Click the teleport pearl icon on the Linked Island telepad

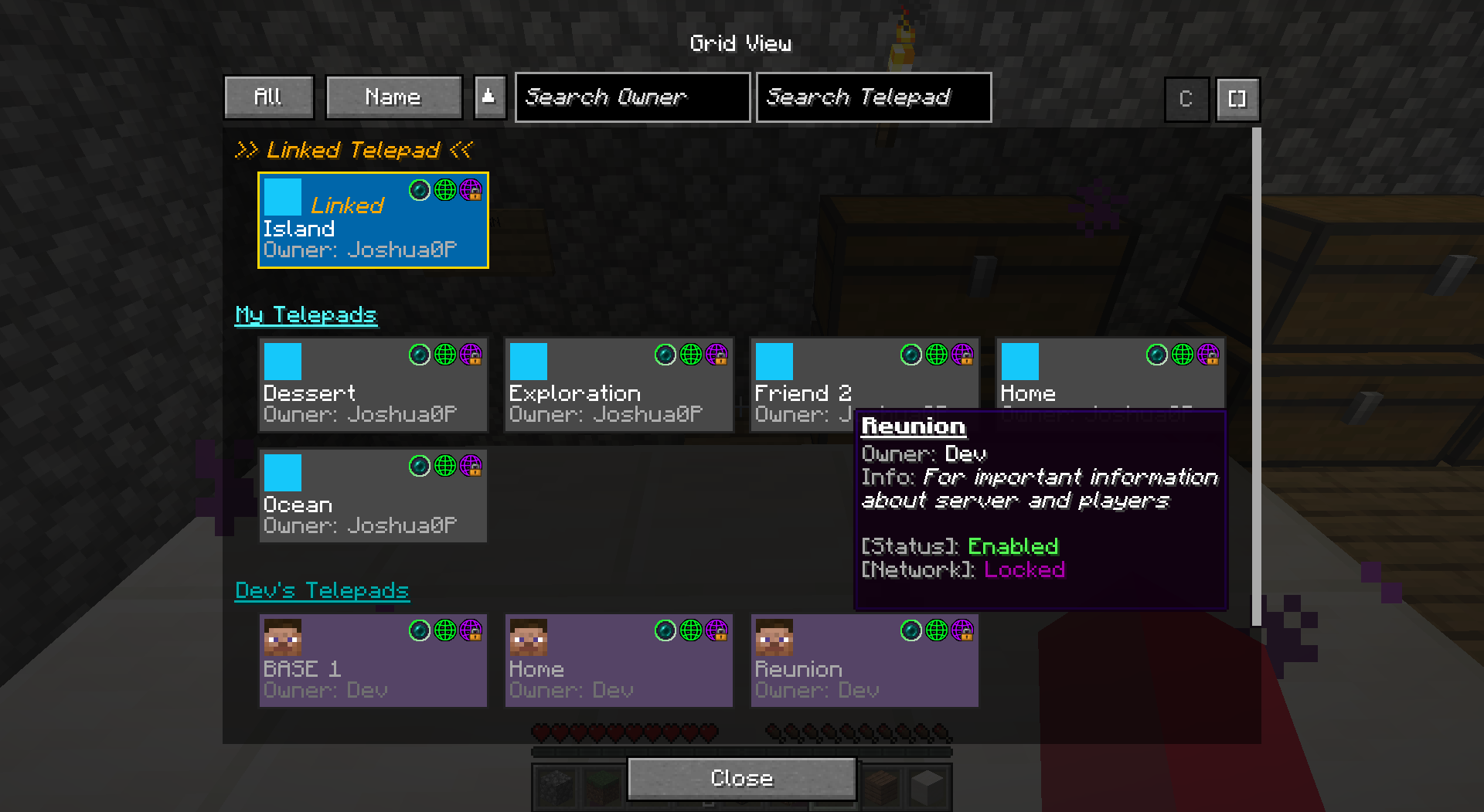(x=420, y=191)
